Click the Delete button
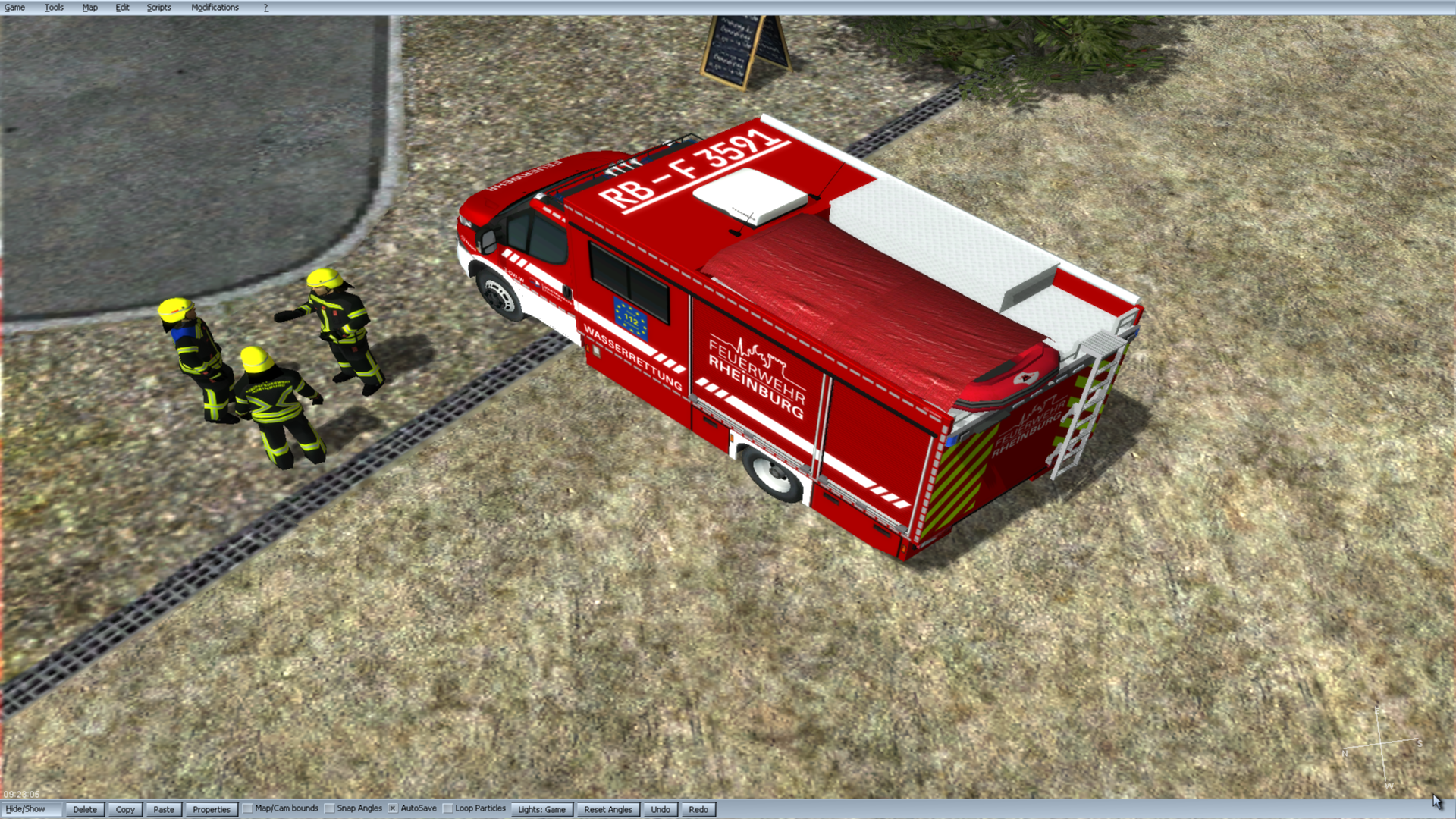Viewport: 1456px width, 819px height. 85,810
